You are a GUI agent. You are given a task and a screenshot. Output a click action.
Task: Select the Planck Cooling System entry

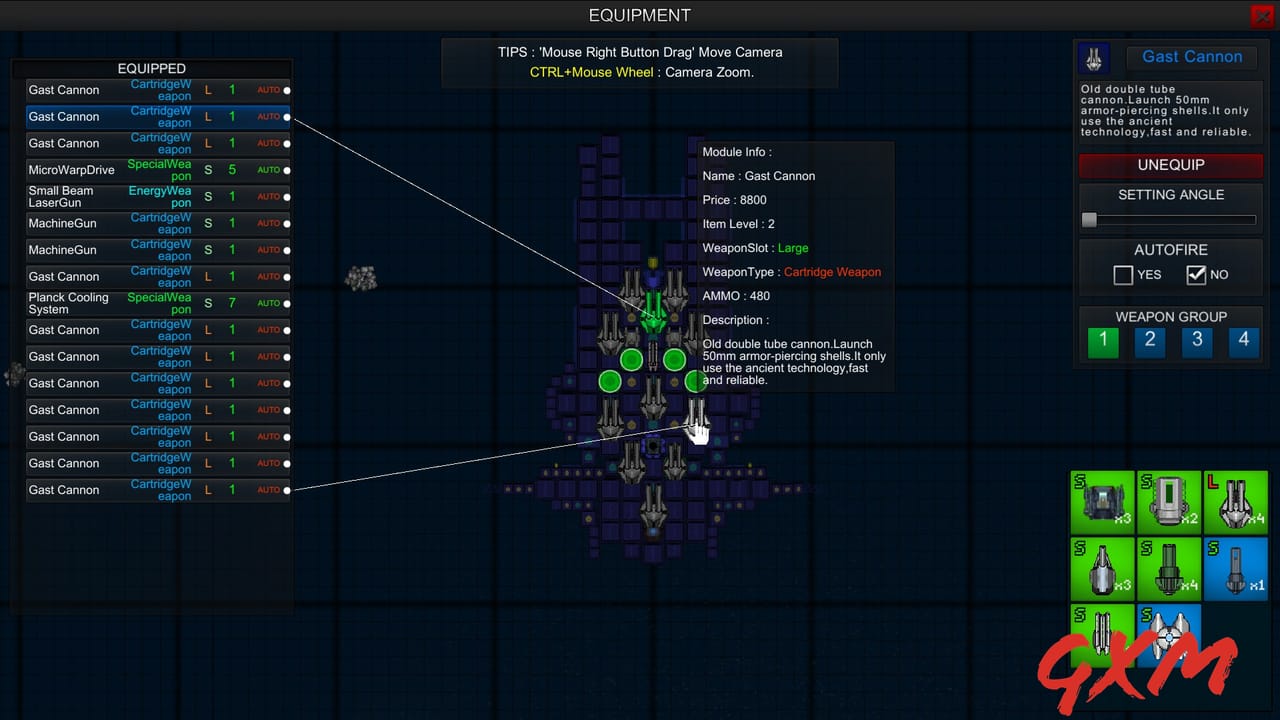point(120,303)
